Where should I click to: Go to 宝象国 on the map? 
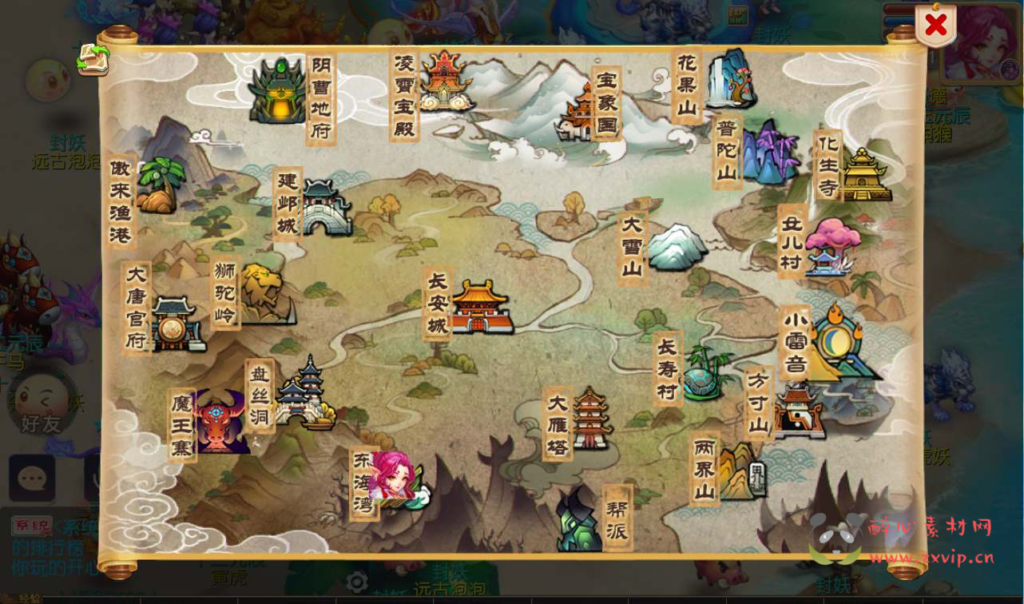click(x=581, y=113)
